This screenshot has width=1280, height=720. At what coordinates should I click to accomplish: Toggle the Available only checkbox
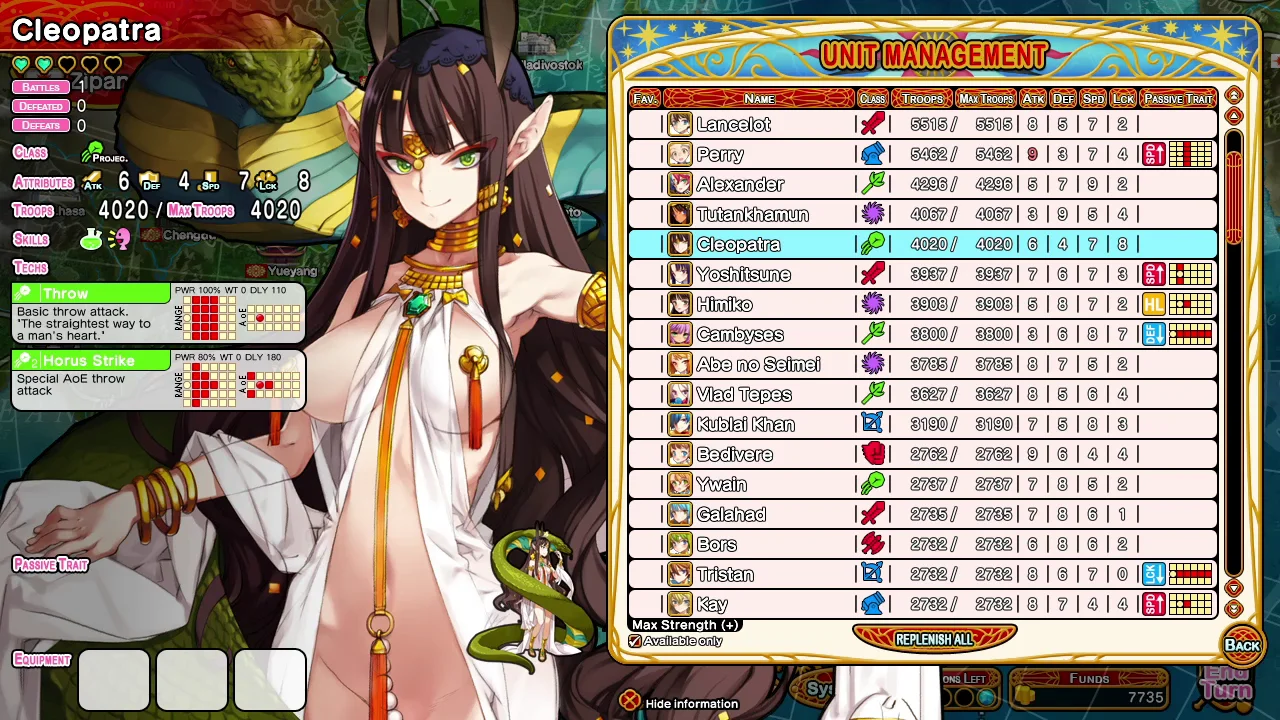[x=635, y=641]
